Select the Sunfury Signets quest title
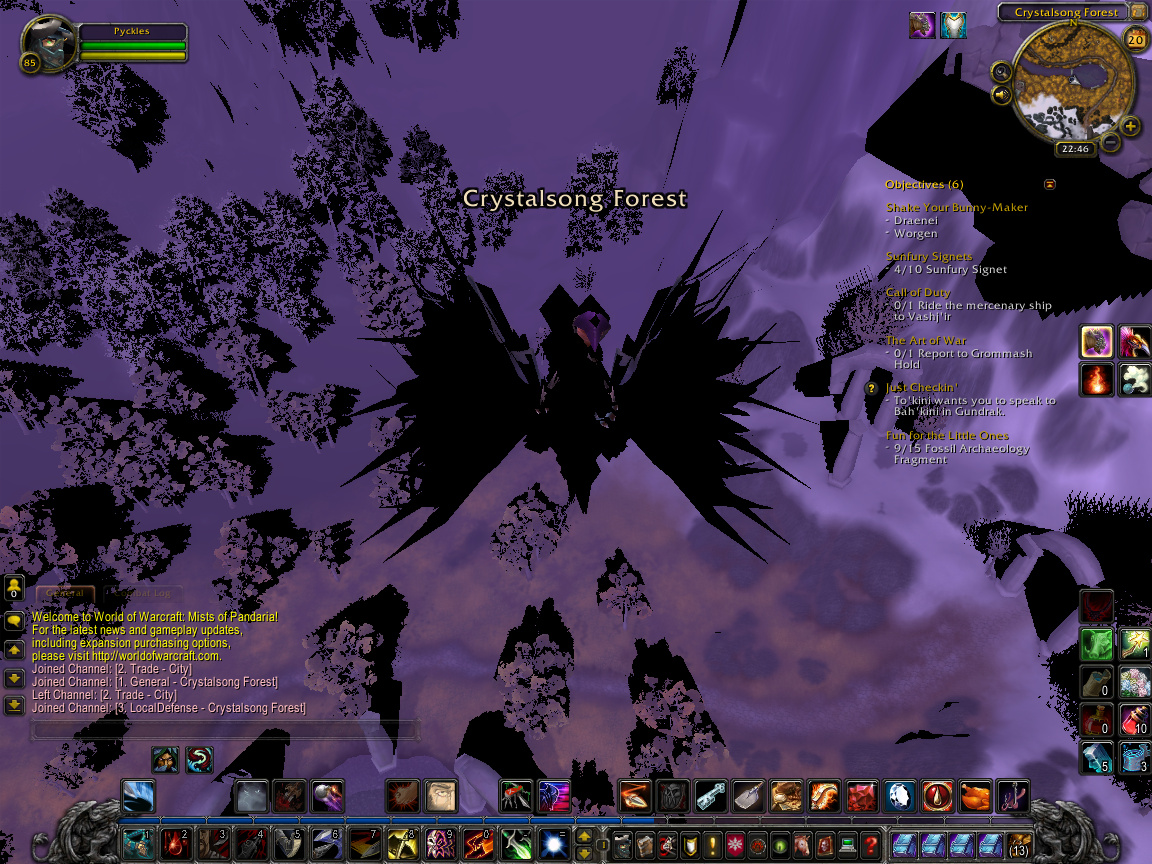This screenshot has height=864, width=1152. (x=929, y=257)
